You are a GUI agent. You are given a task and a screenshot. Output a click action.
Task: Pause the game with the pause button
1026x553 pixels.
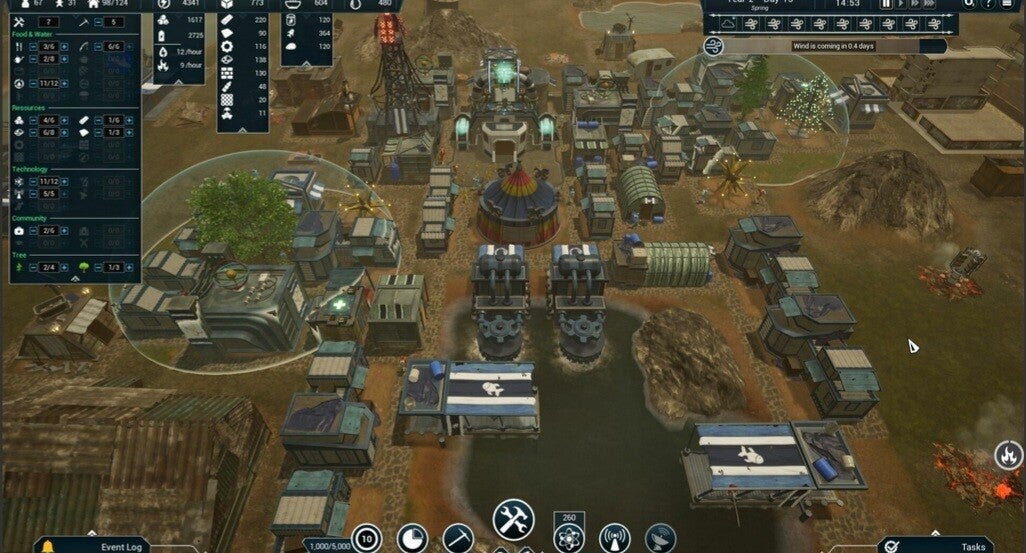886,4
